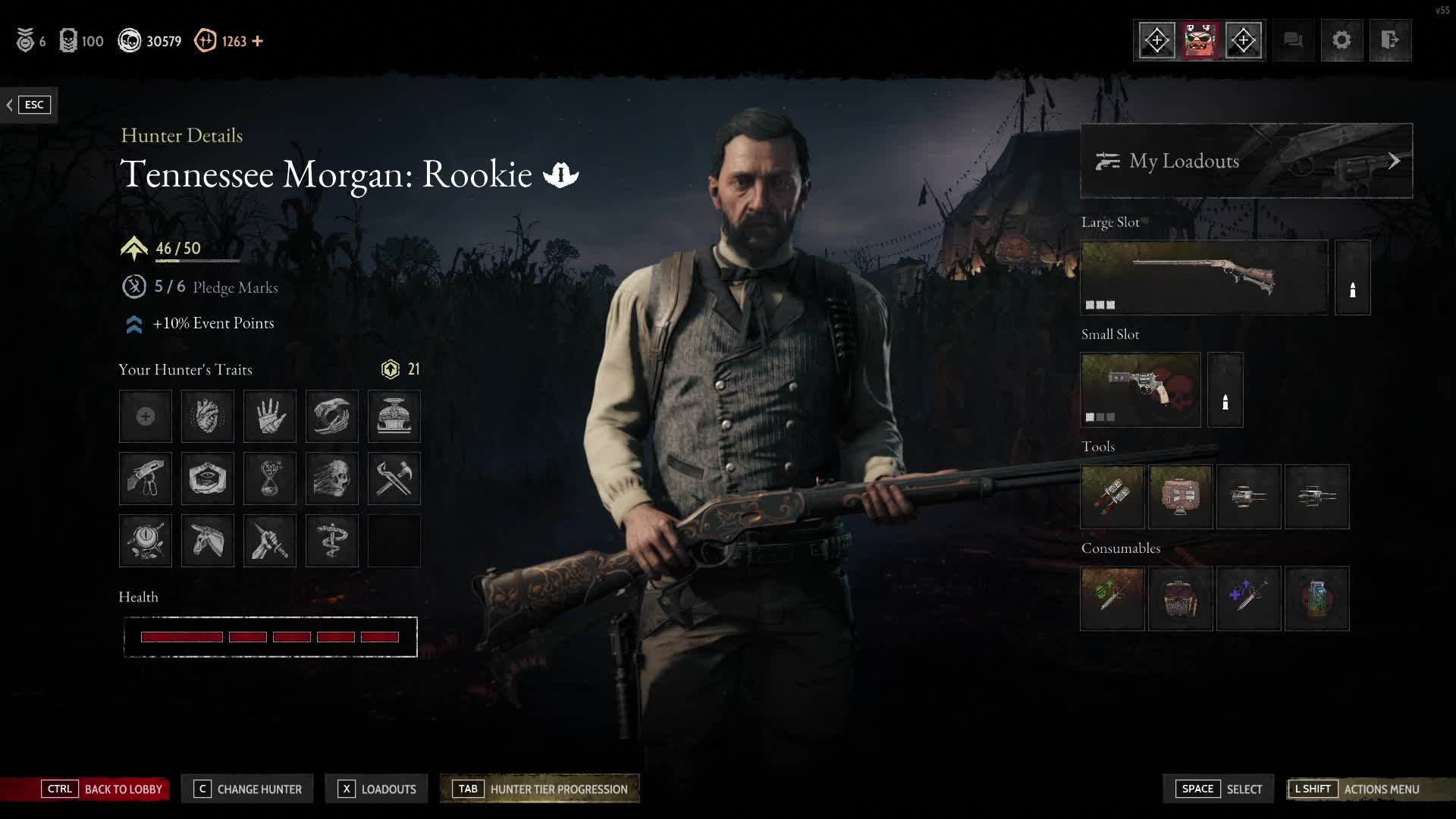
Task: Select the throwing knives tool slot
Action: click(1112, 497)
